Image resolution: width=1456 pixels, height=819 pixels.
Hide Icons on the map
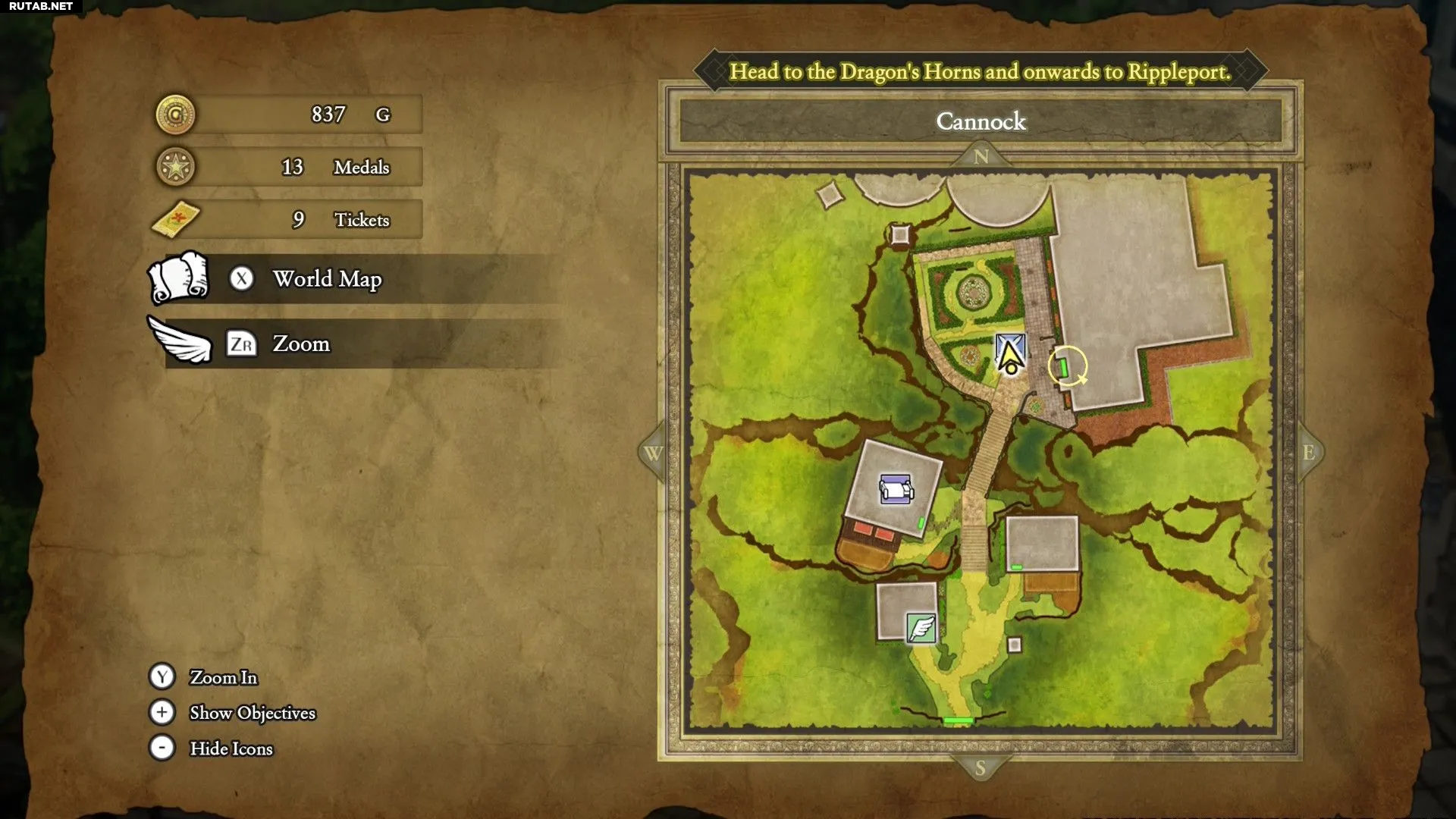coord(231,748)
